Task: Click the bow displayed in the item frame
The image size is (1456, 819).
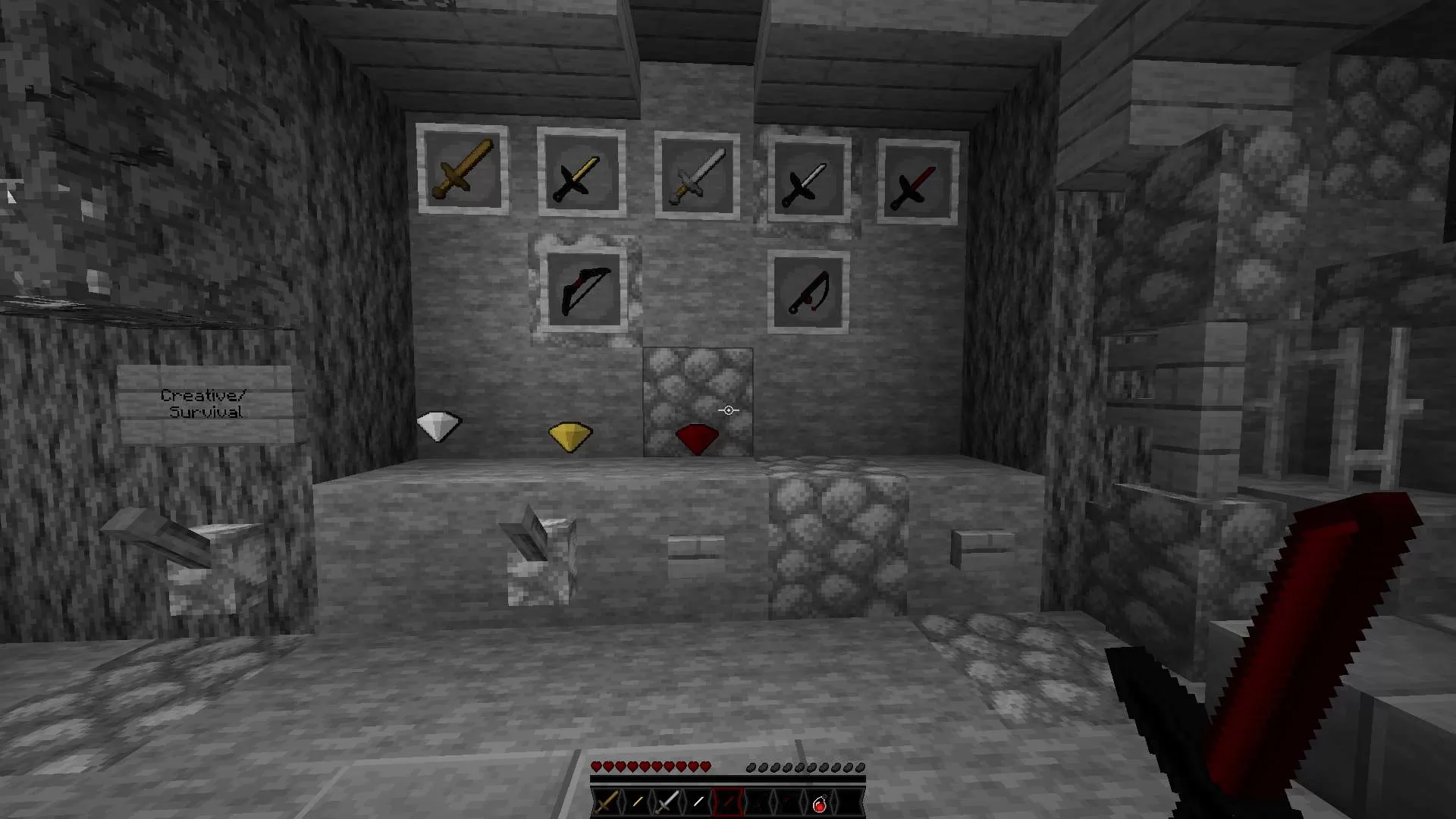Action: [584, 290]
